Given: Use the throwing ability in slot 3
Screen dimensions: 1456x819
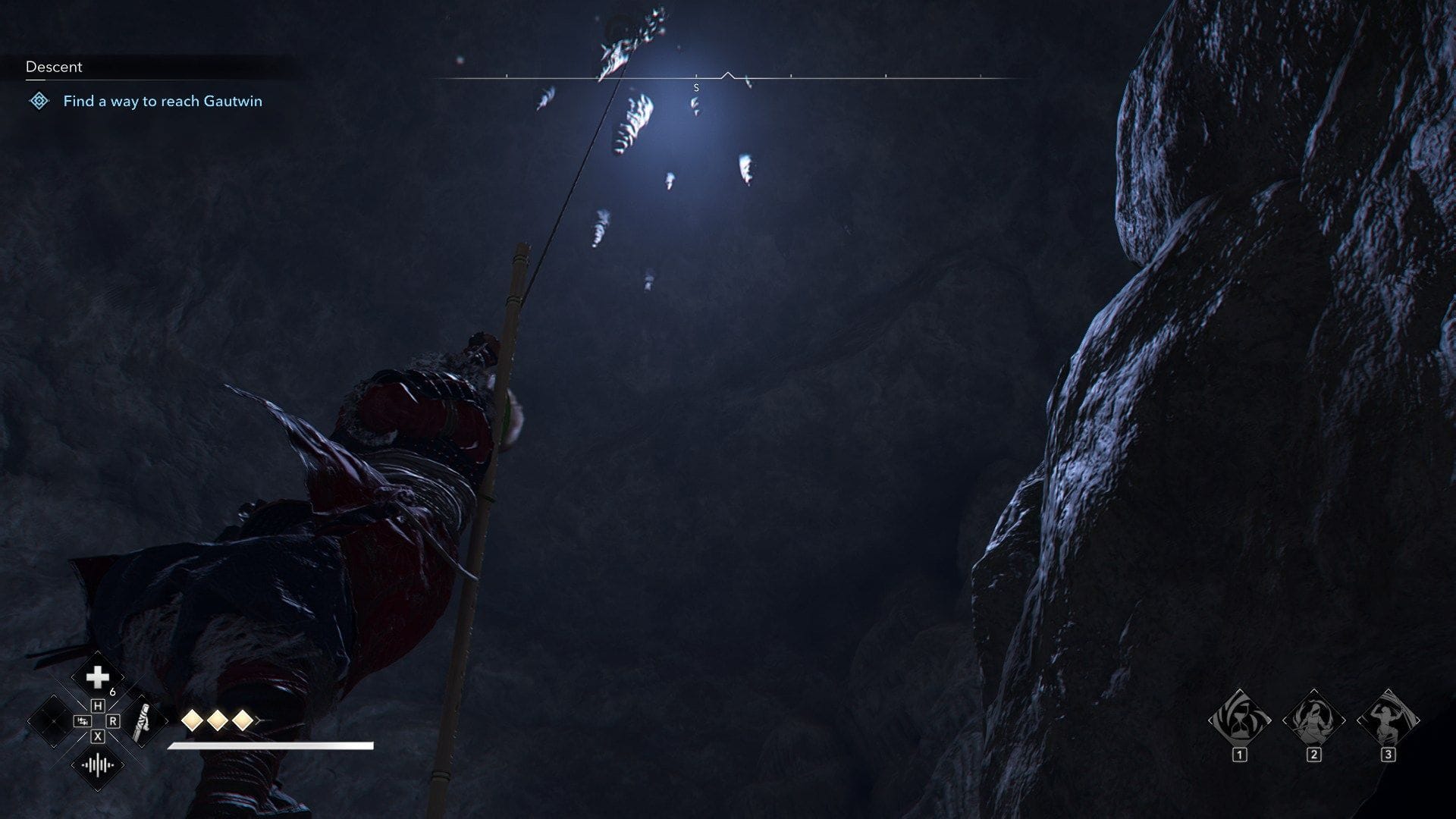Looking at the screenshot, I should pyautogui.click(x=1389, y=719).
